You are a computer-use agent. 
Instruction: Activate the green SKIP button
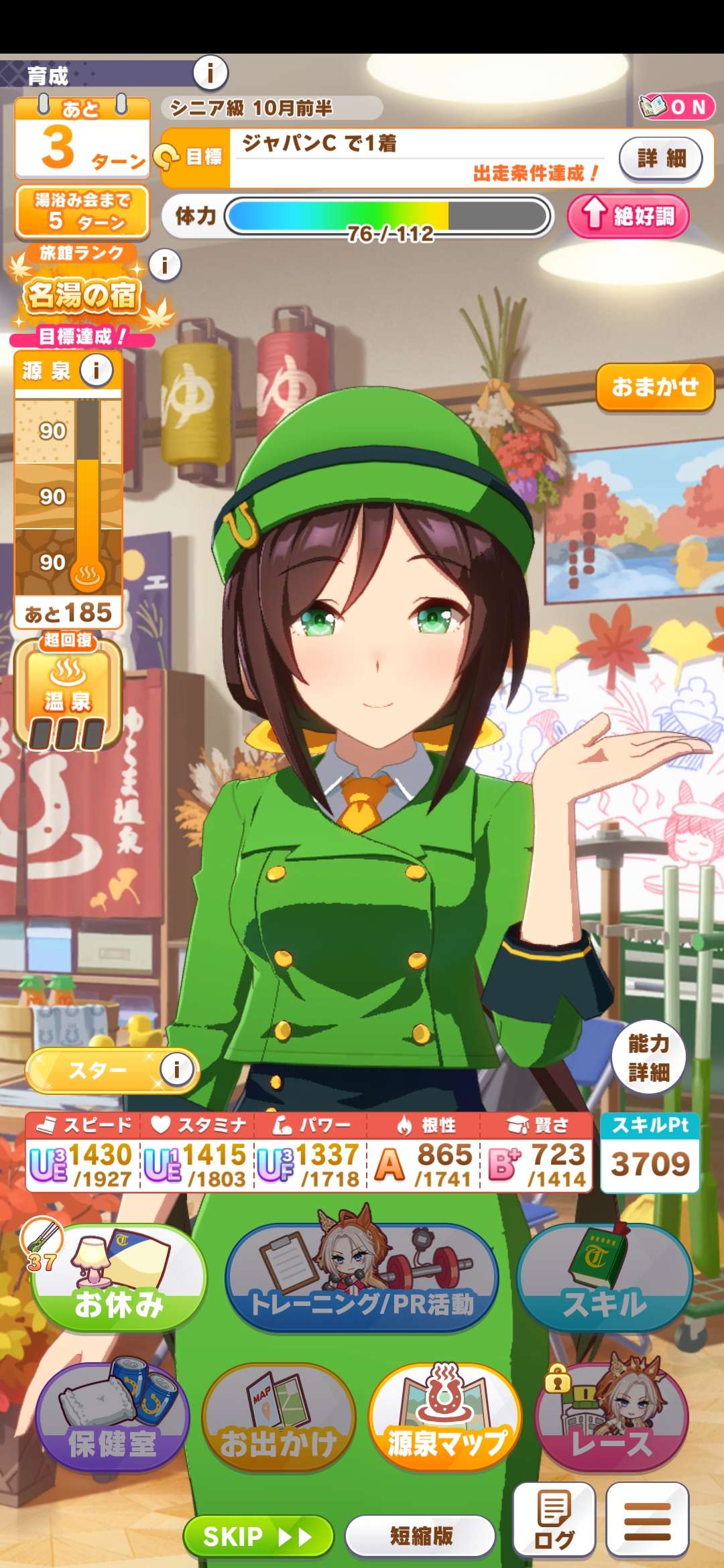point(258,1536)
